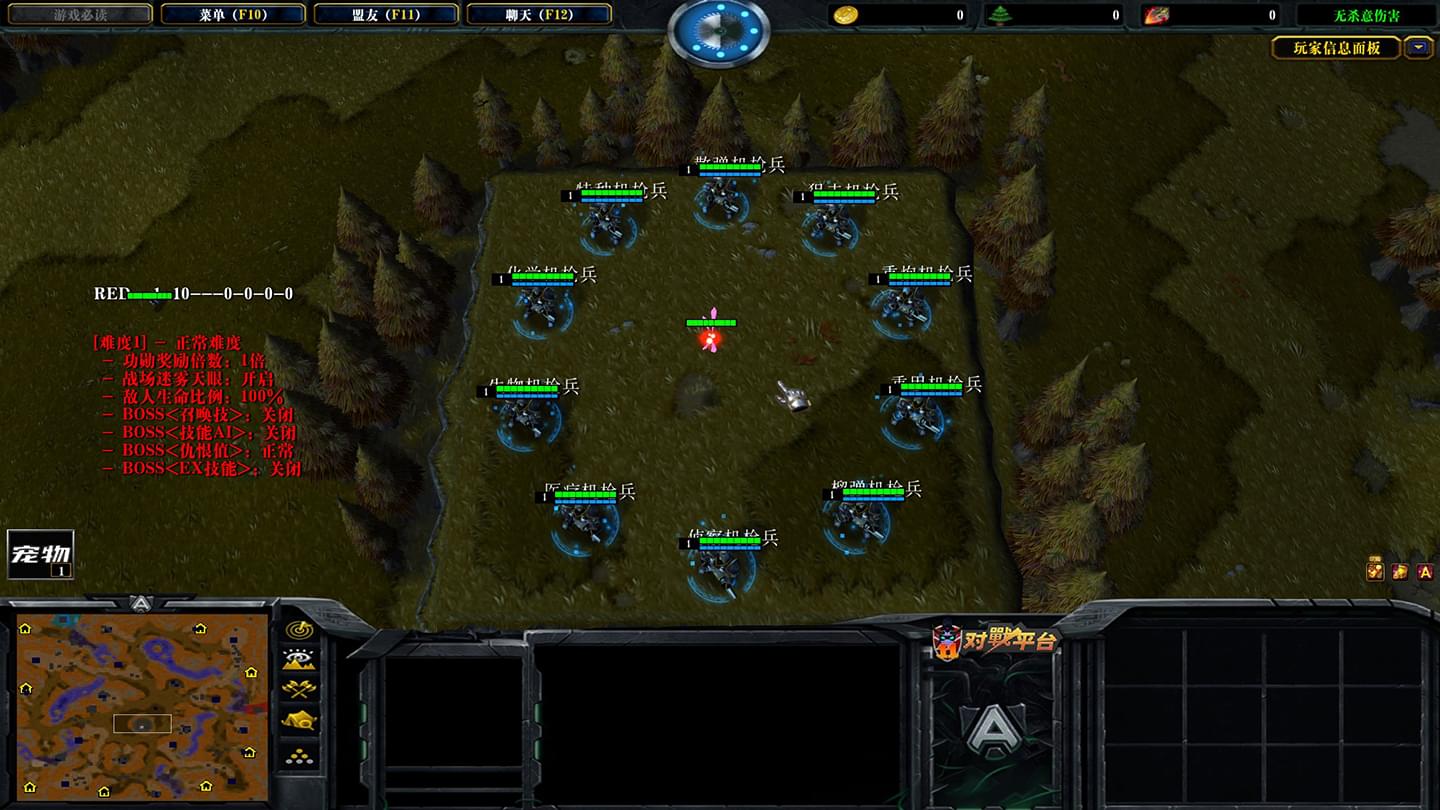Activate the minimap signal ping button
Image resolution: width=1440 pixels, height=810 pixels.
299,630
